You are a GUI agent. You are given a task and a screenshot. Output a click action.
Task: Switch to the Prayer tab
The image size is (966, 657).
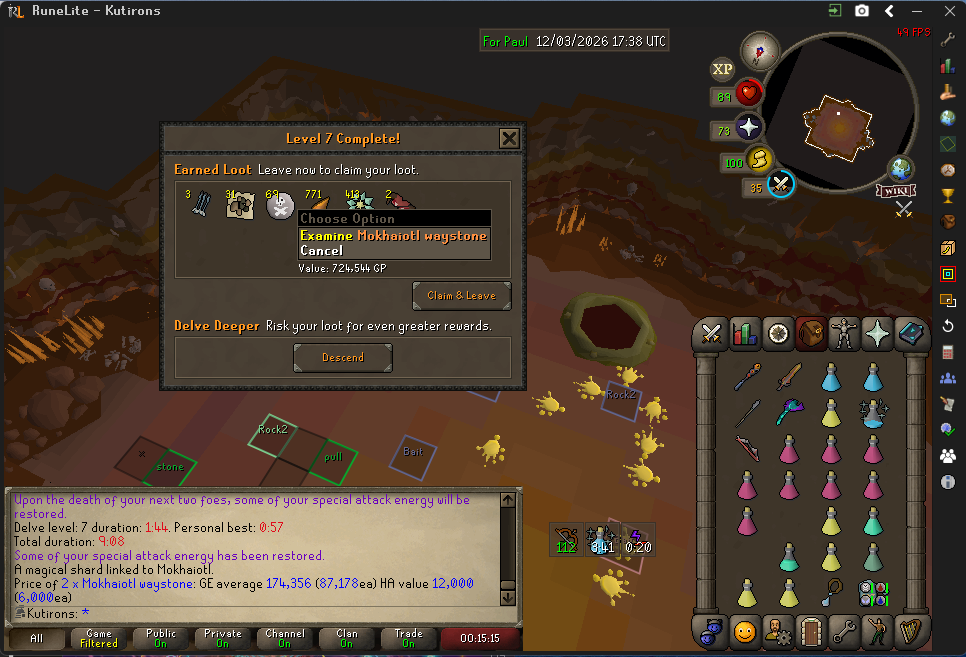click(x=879, y=334)
